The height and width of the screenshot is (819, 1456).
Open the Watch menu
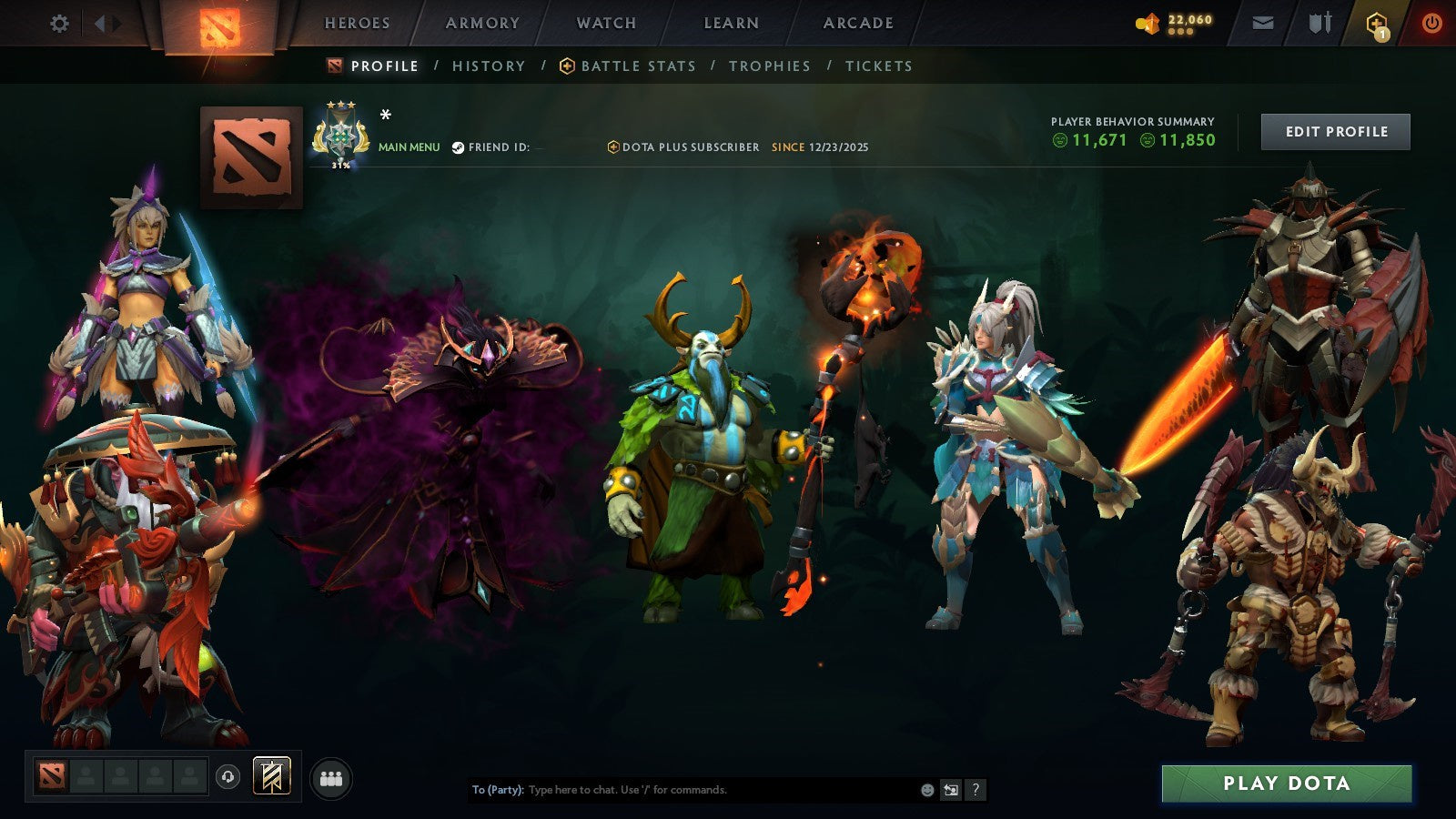pyautogui.click(x=605, y=24)
